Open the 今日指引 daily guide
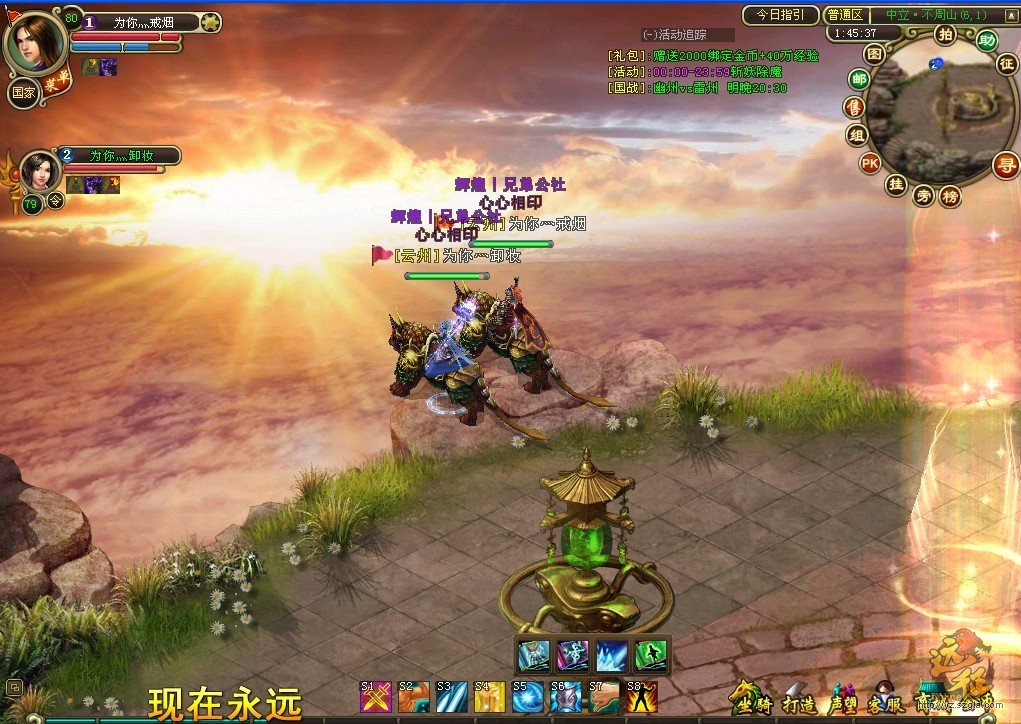 point(780,15)
